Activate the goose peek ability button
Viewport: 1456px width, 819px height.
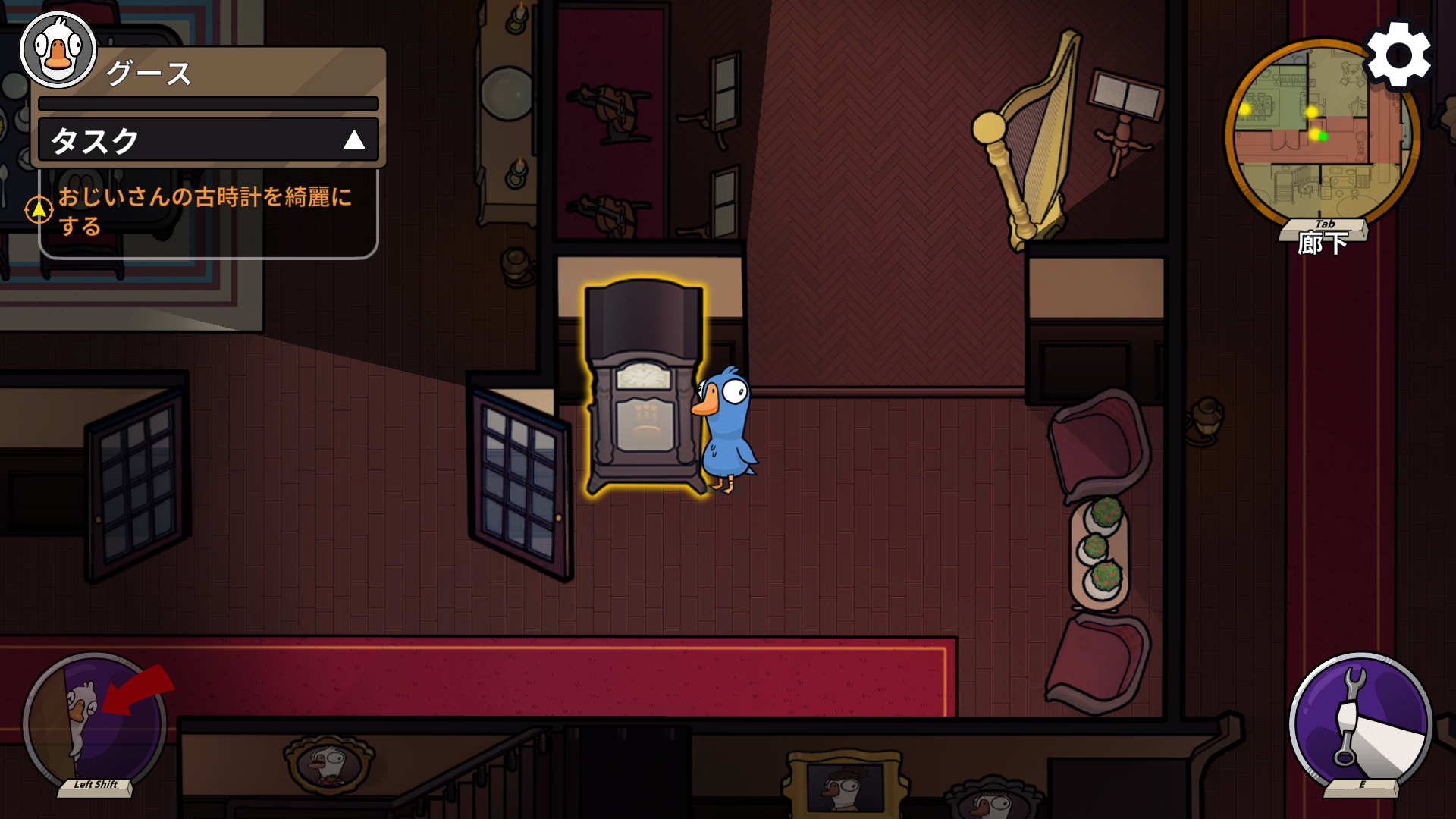coord(95,723)
